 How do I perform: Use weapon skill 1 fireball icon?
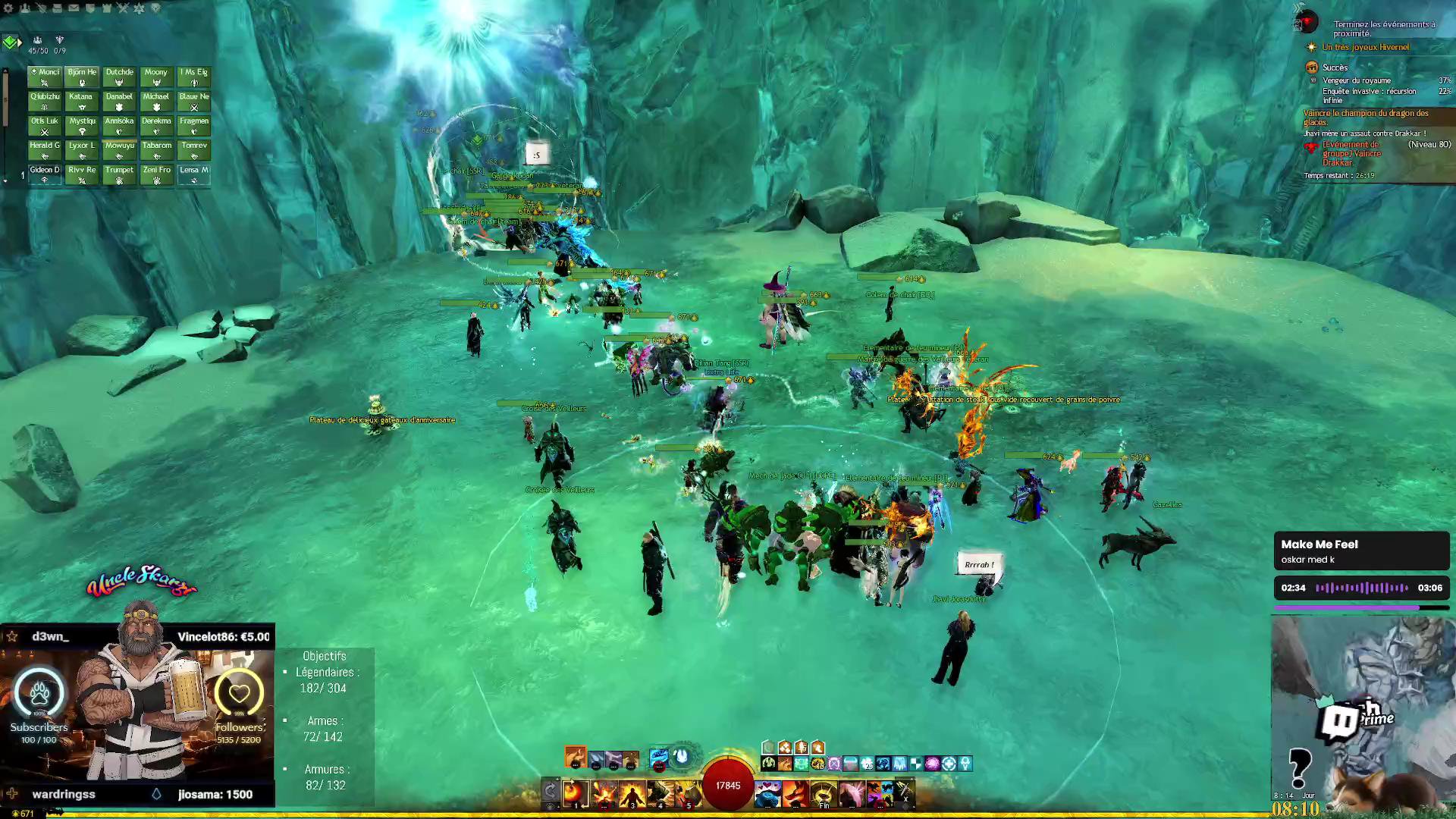point(576,793)
